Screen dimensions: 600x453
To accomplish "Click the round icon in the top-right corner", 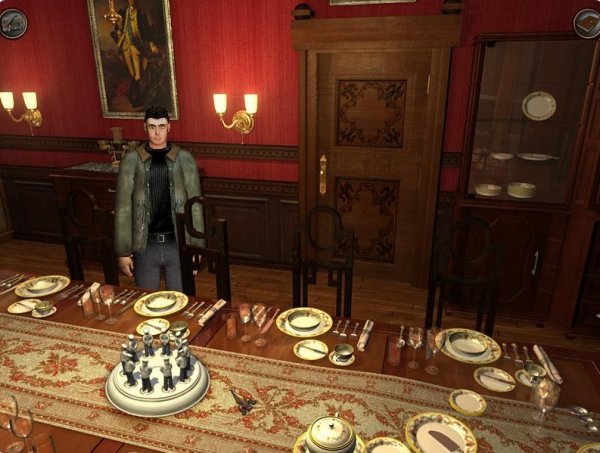I will point(587,22).
